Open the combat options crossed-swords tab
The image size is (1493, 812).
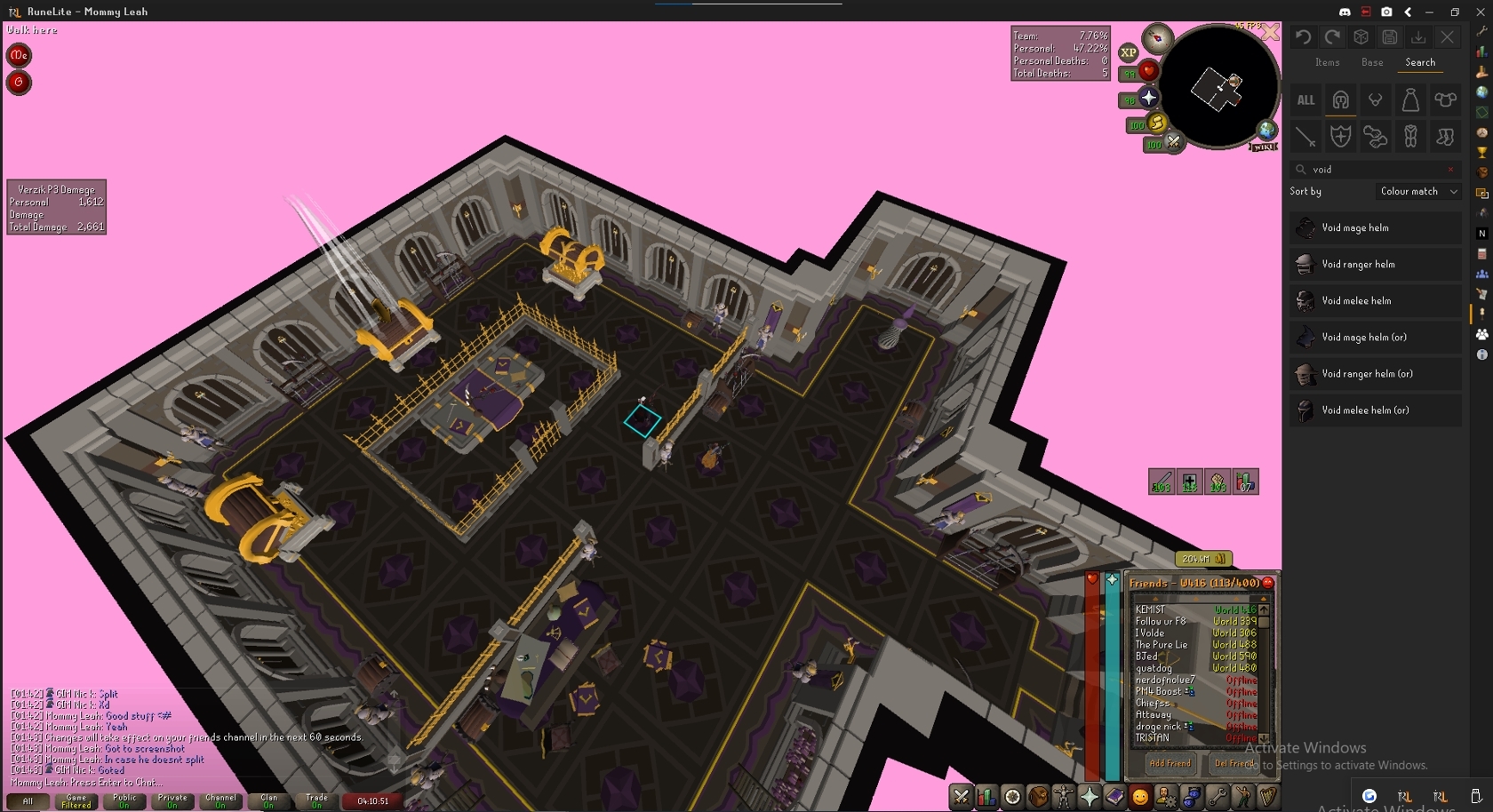pyautogui.click(x=961, y=797)
